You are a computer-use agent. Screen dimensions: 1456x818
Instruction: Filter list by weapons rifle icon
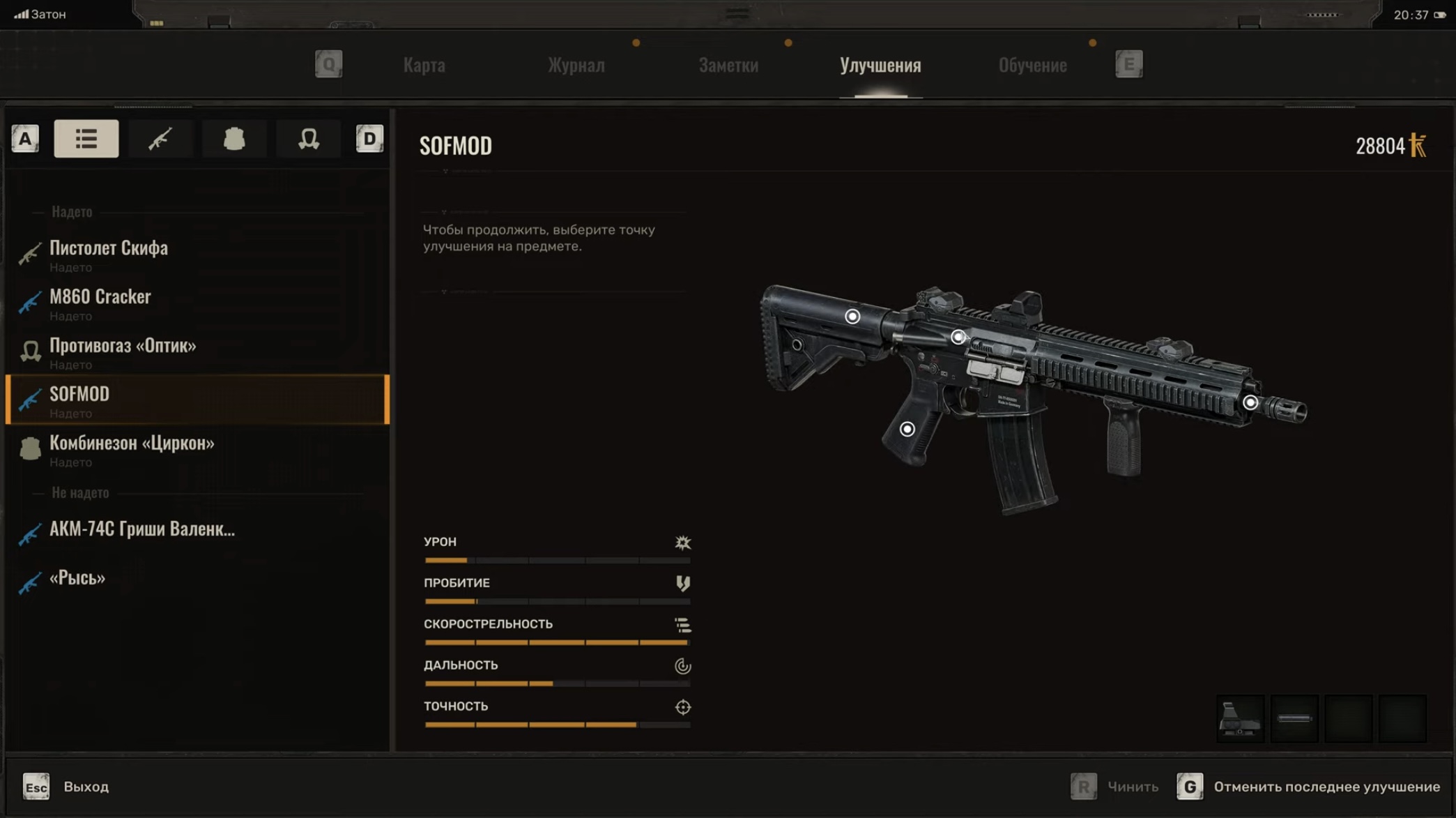coord(160,139)
